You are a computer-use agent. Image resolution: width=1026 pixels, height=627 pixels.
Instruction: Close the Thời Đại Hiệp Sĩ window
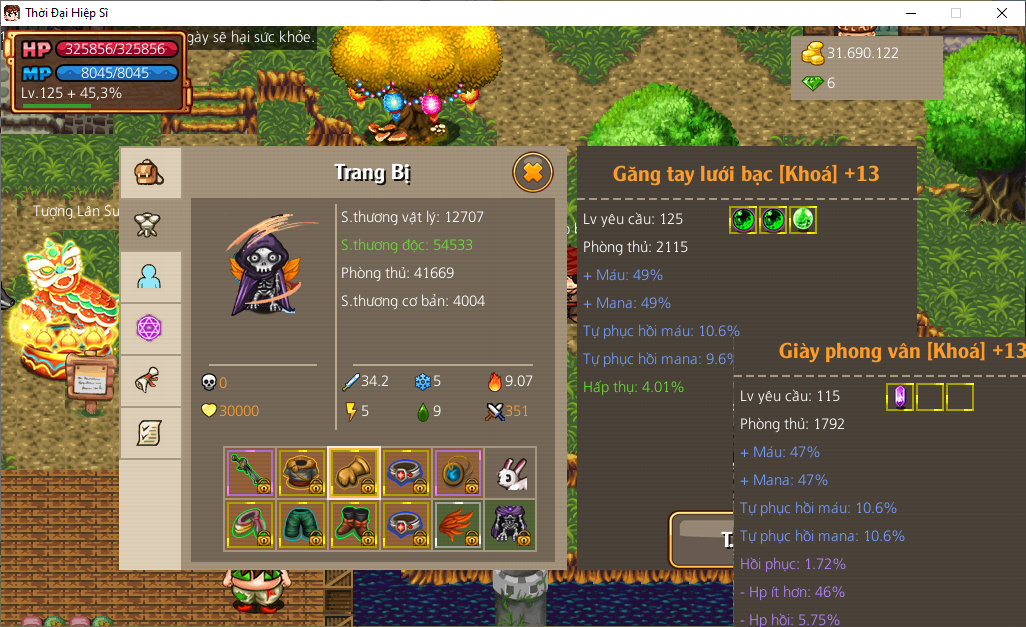click(1002, 13)
